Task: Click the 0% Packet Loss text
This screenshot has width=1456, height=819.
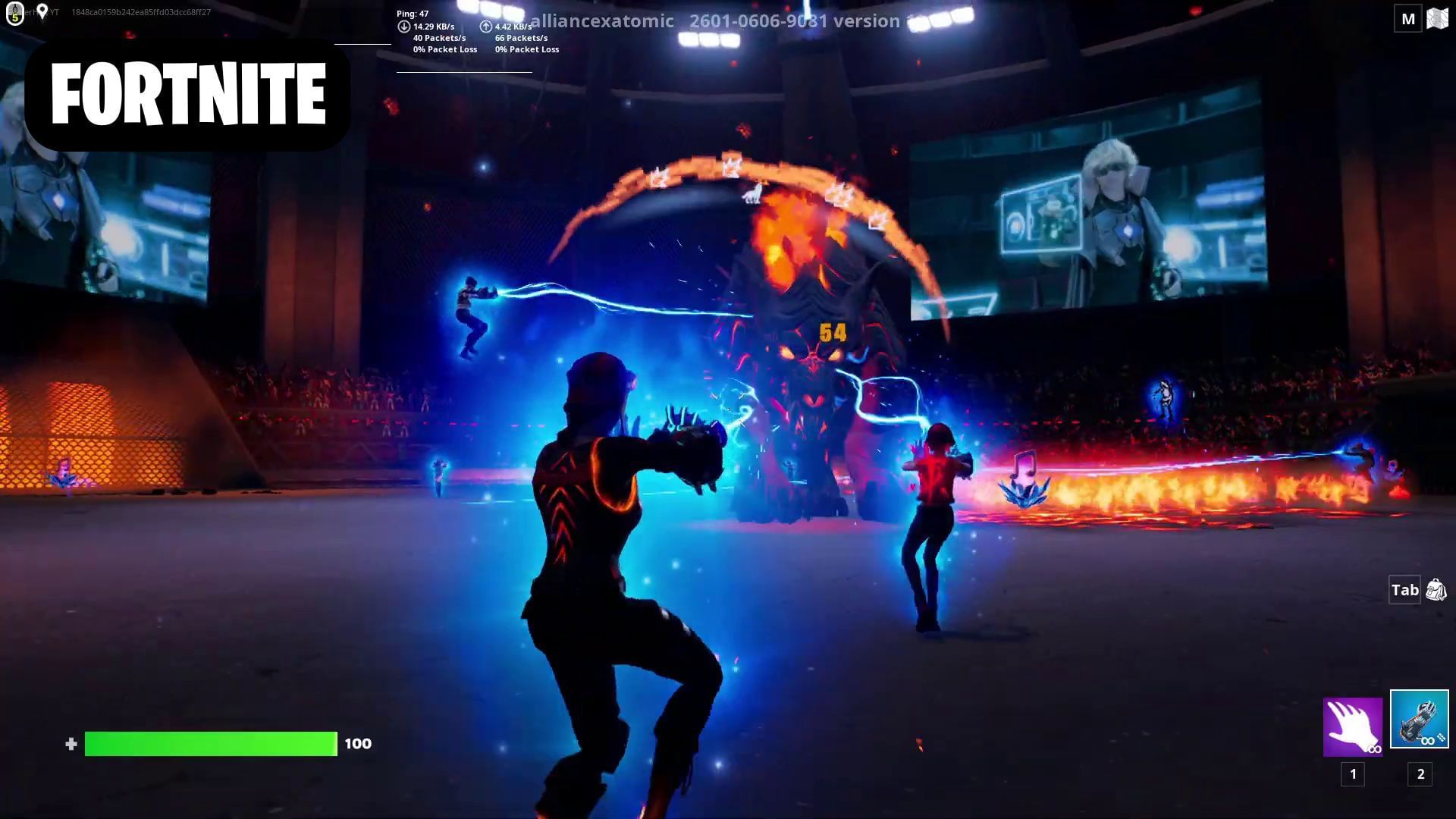Action: click(444, 49)
